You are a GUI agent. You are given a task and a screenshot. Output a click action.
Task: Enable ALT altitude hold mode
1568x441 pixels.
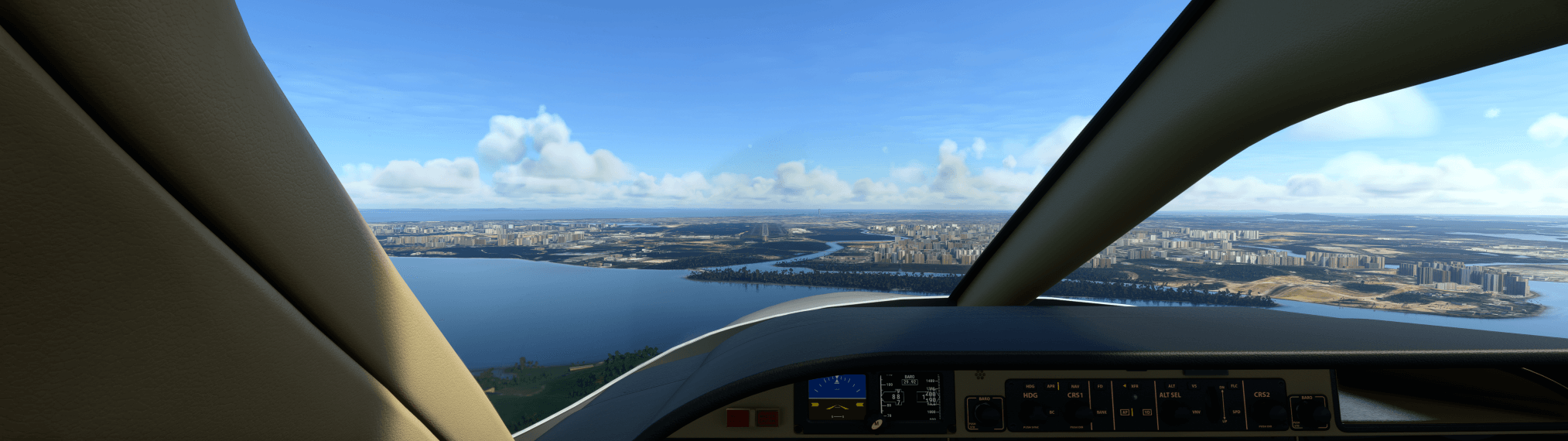pyautogui.click(x=1171, y=386)
